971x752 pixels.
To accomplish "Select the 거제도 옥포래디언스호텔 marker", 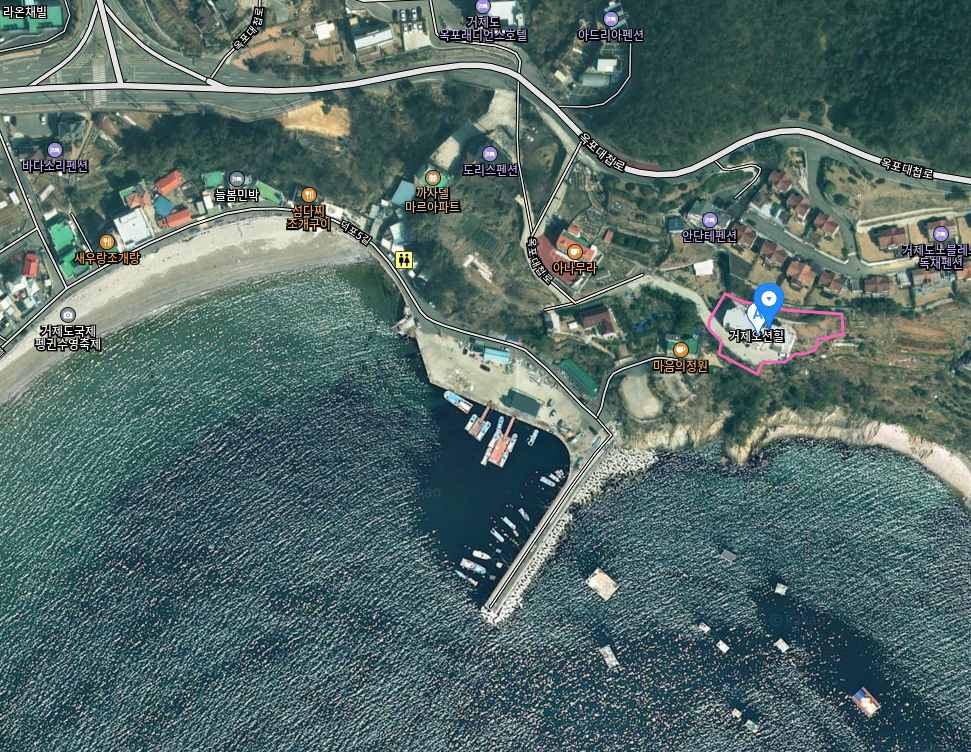I will [483, 6].
